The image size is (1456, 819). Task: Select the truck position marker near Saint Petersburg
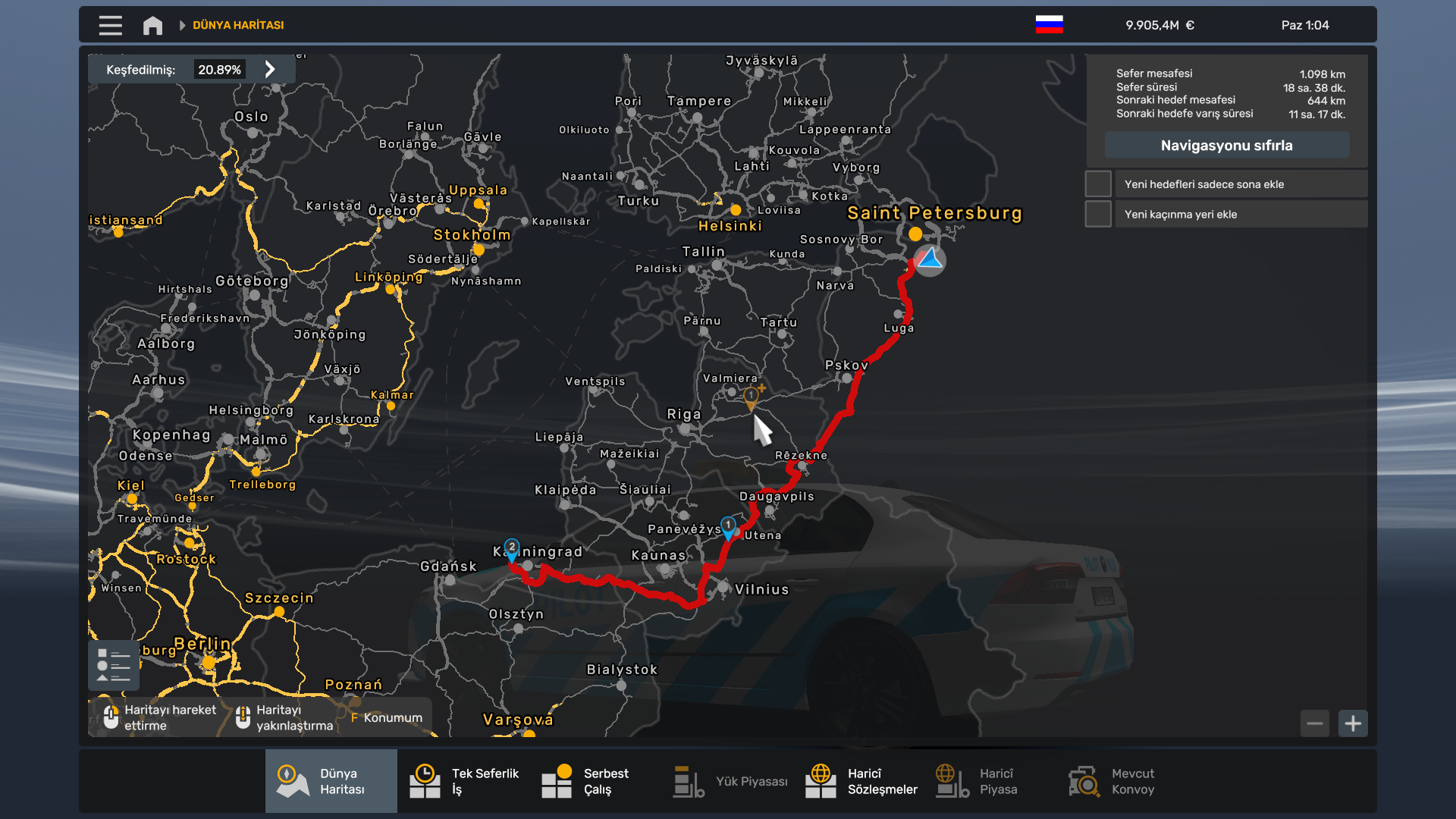click(929, 260)
